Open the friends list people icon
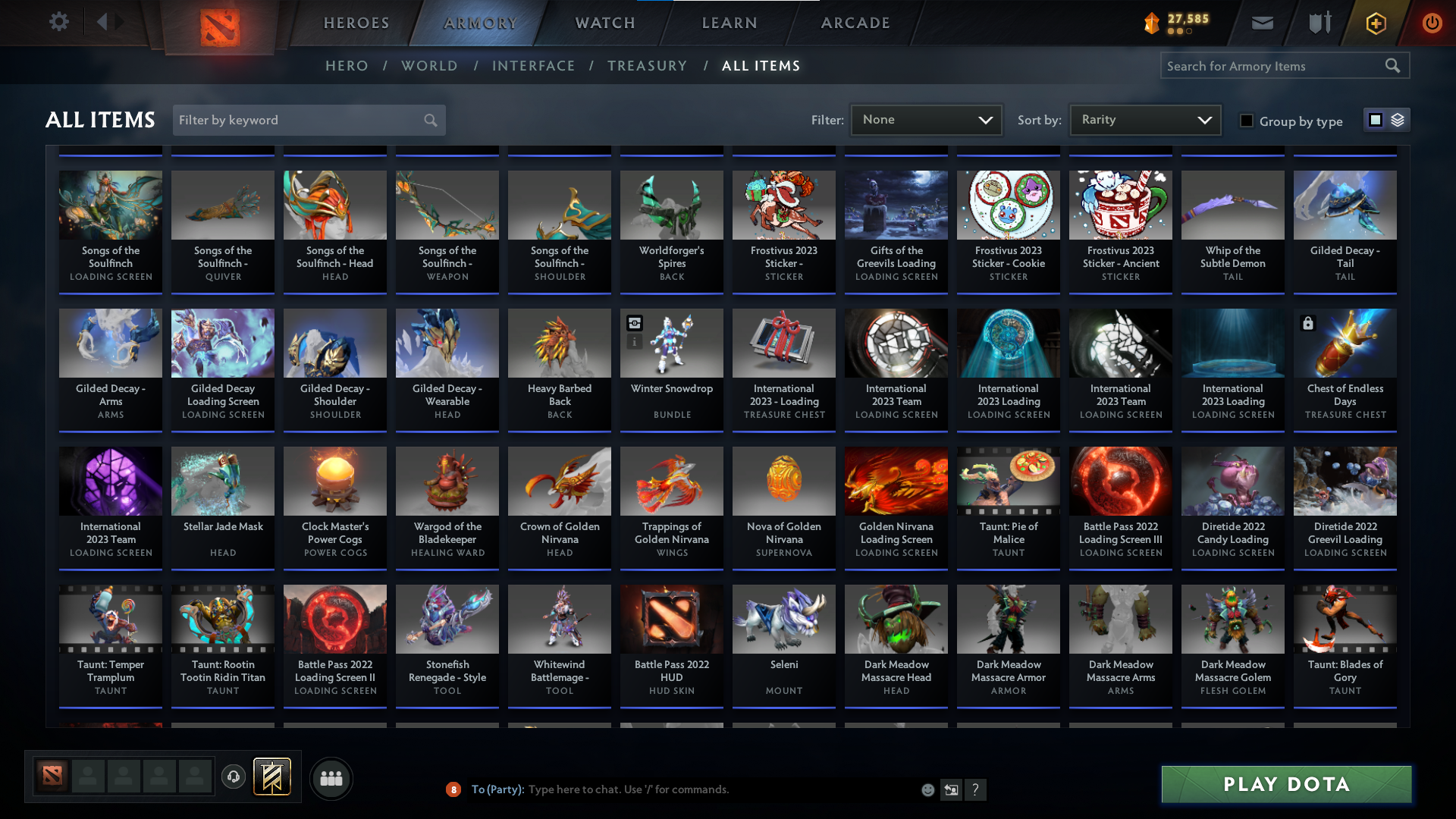 click(331, 778)
